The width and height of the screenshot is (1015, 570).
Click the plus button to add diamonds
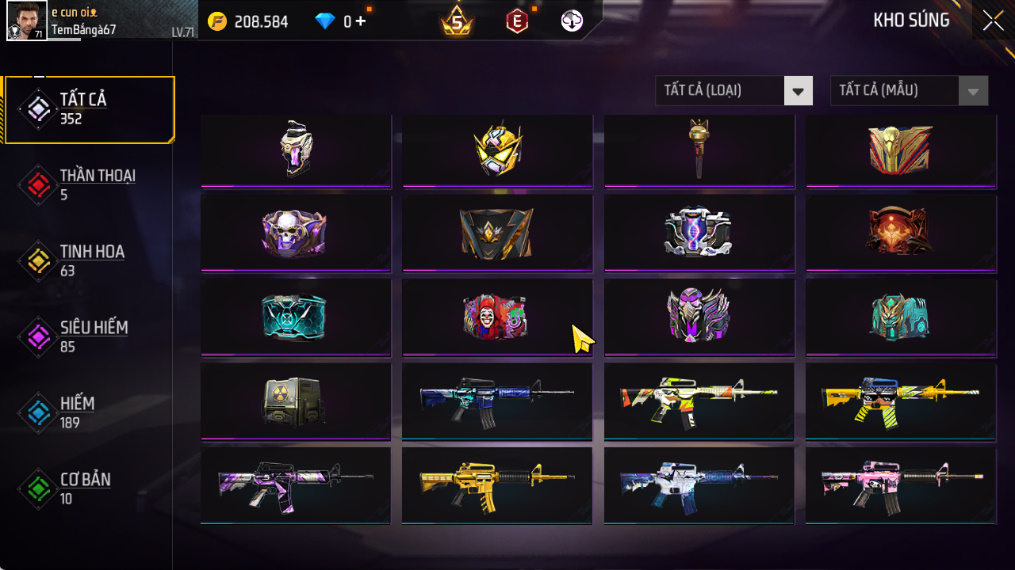(x=361, y=21)
